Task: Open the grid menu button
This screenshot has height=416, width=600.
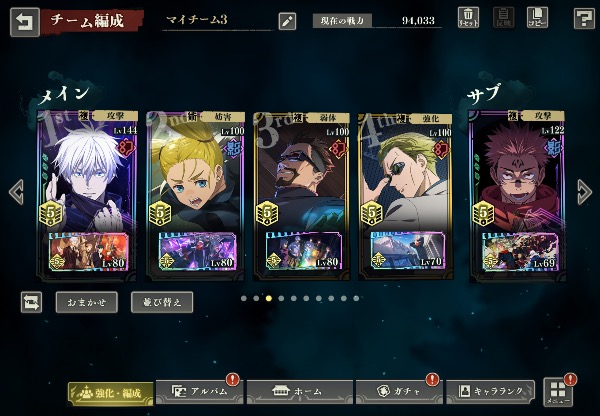Action: point(556,391)
